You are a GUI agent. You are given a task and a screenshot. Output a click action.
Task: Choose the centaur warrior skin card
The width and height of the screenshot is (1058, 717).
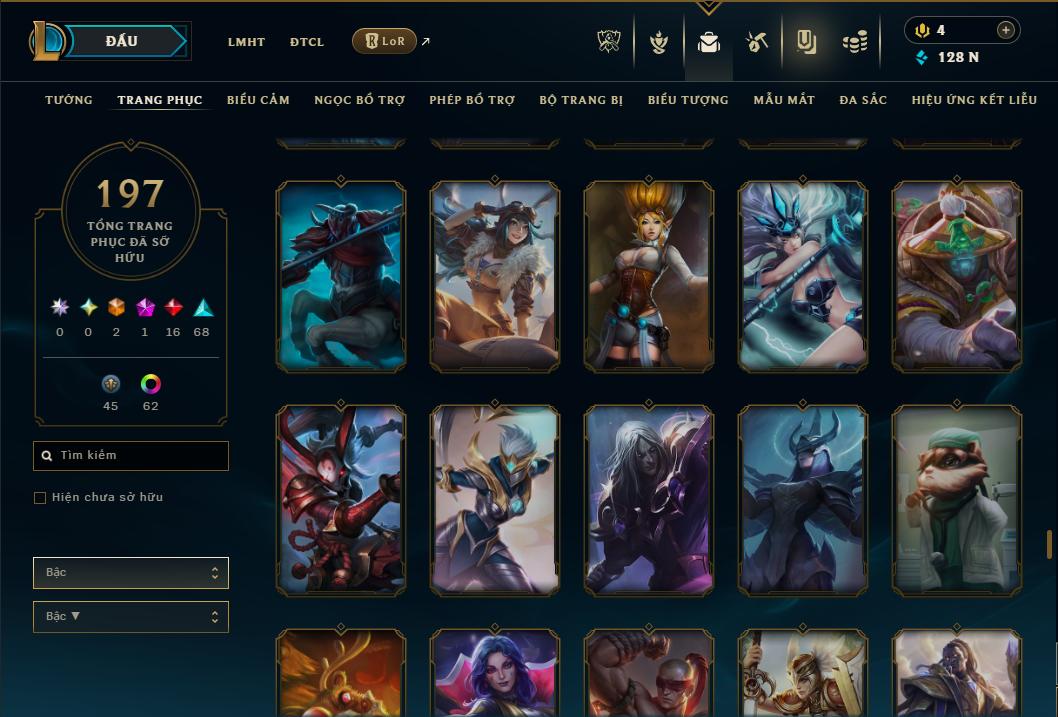[341, 276]
